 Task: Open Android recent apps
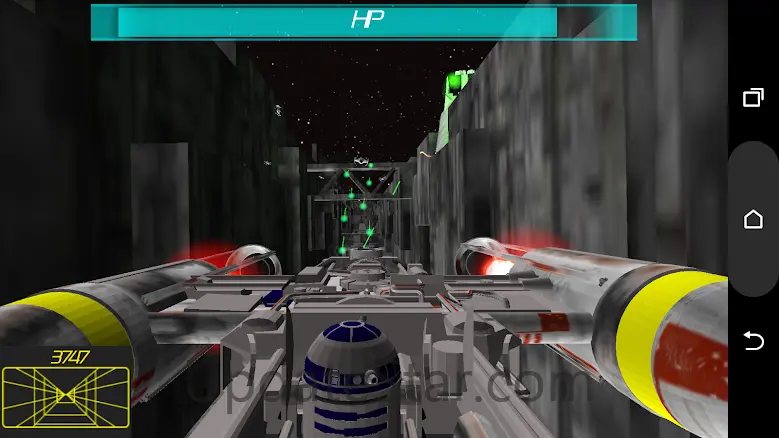753,97
